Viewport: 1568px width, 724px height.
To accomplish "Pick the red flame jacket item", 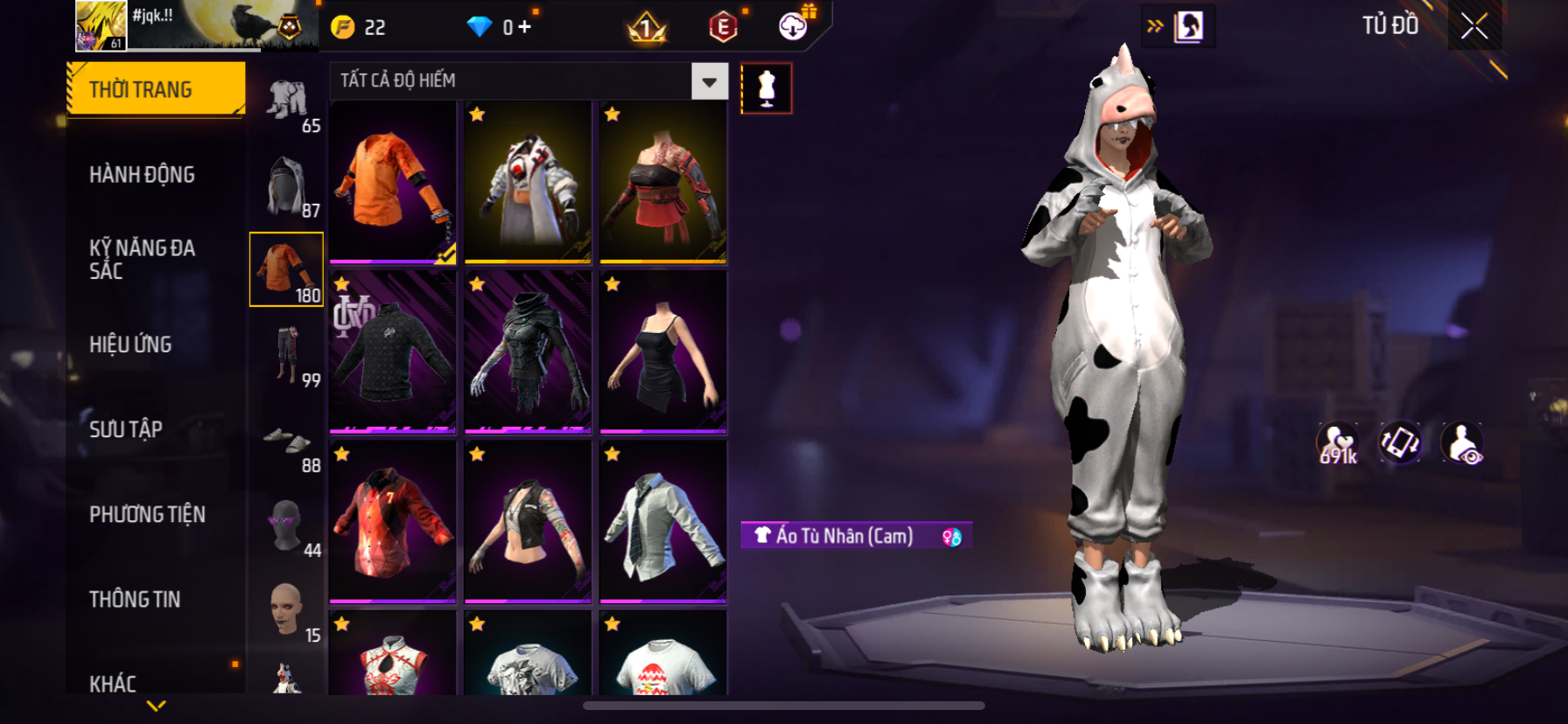I will click(393, 521).
